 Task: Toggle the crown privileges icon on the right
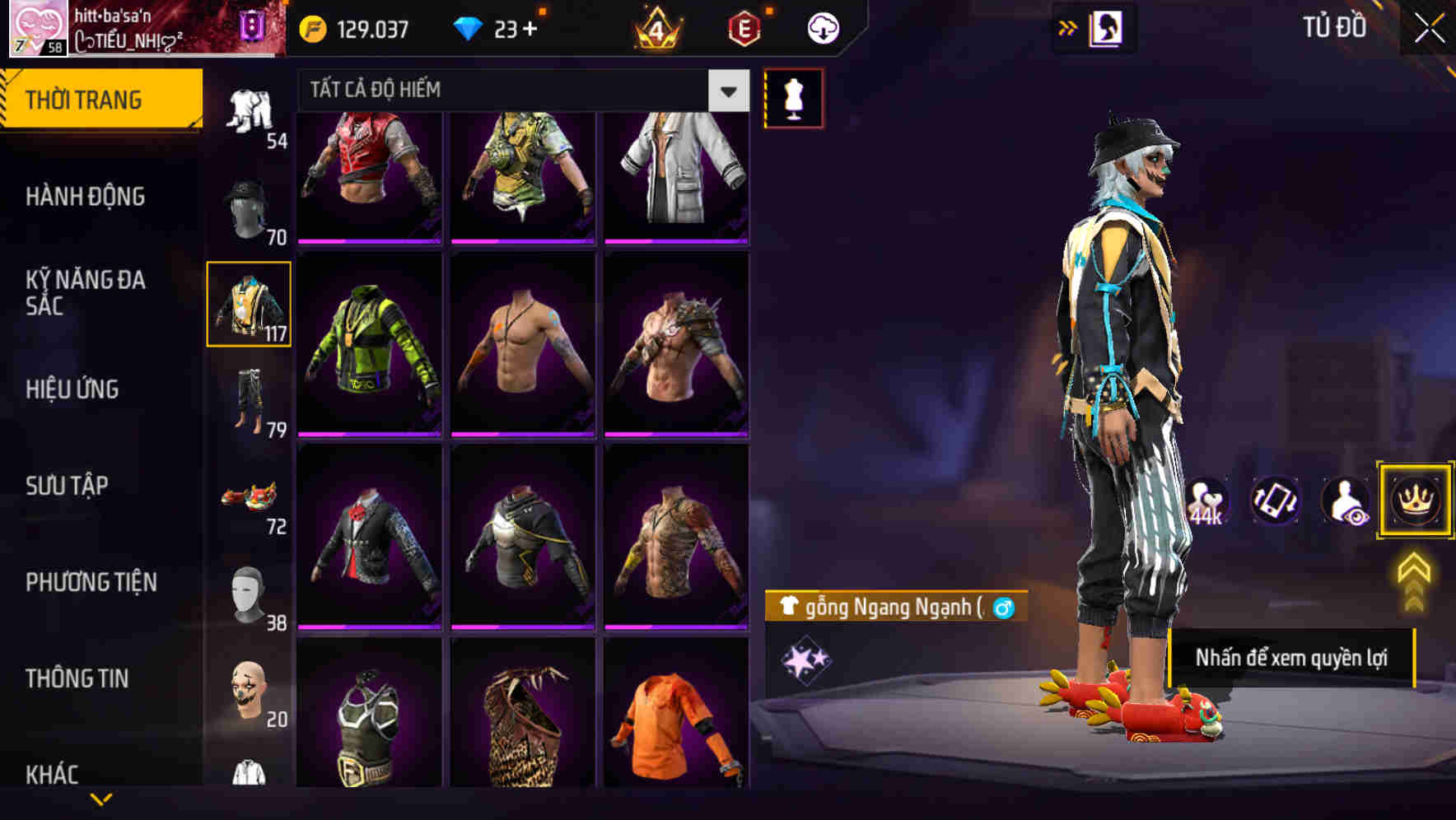[x=1414, y=501]
